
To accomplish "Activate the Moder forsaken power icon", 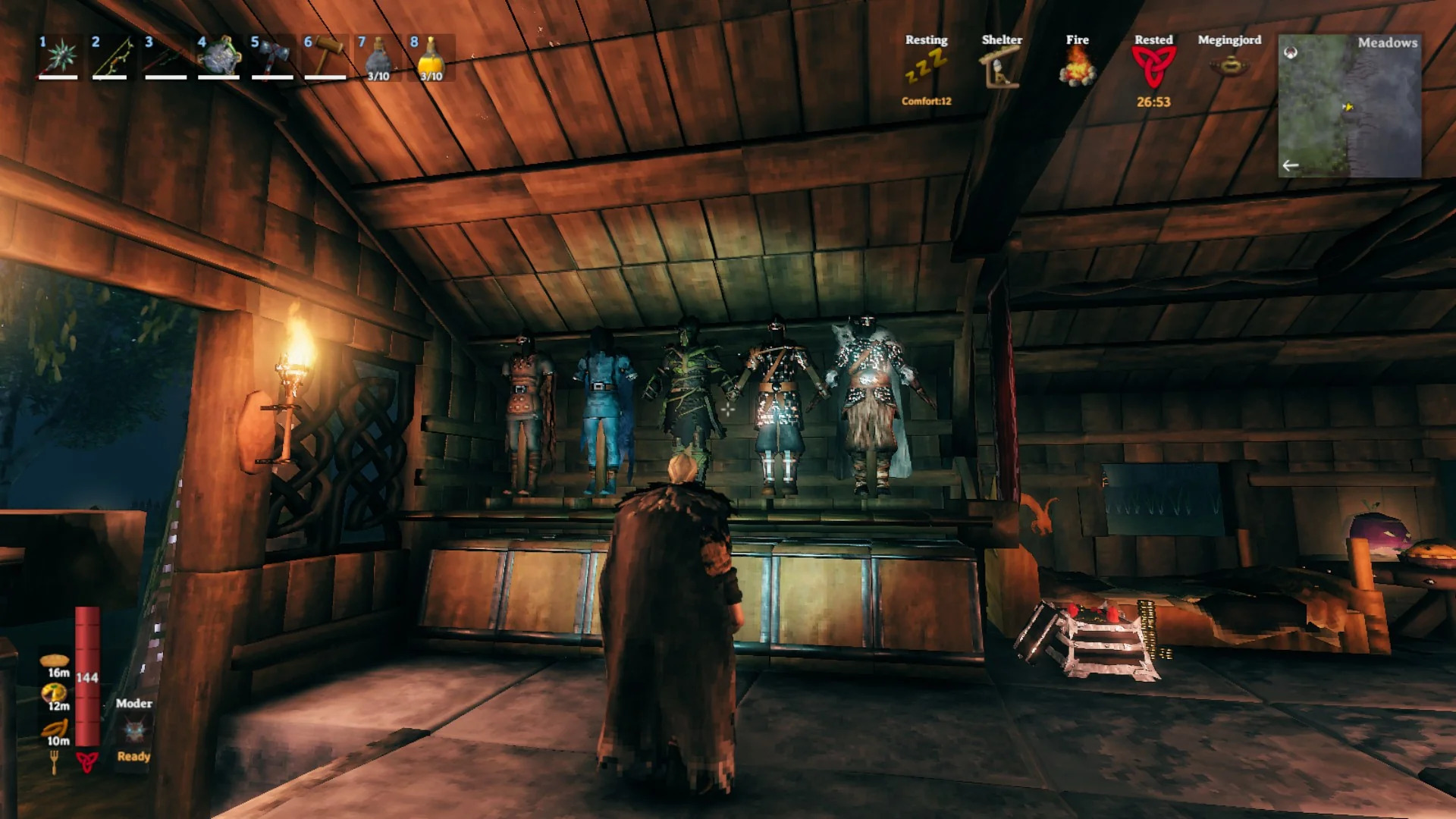I will click(134, 730).
